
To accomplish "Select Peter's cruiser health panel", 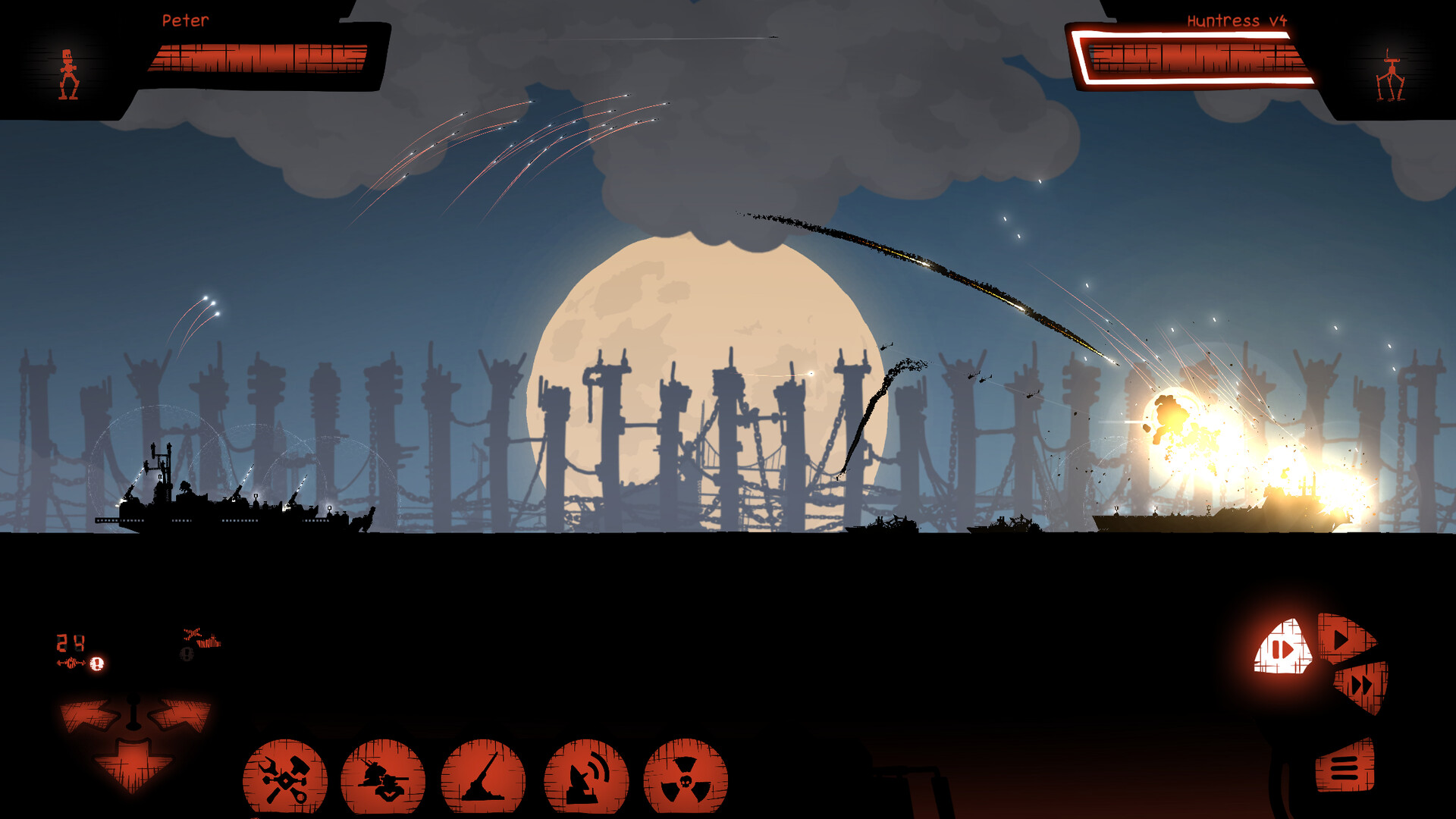I will click(x=258, y=58).
